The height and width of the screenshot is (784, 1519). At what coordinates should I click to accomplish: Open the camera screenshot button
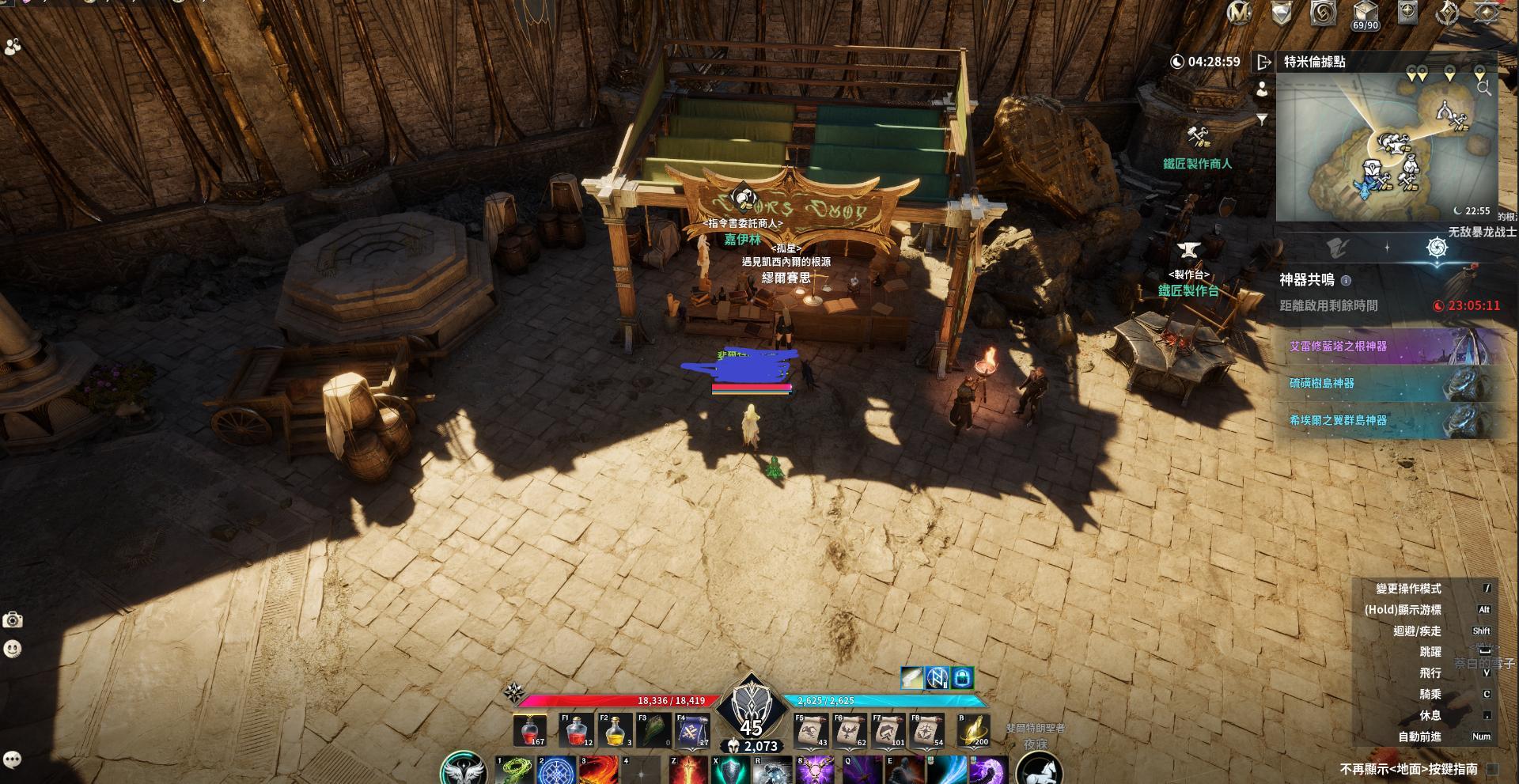click(x=13, y=620)
